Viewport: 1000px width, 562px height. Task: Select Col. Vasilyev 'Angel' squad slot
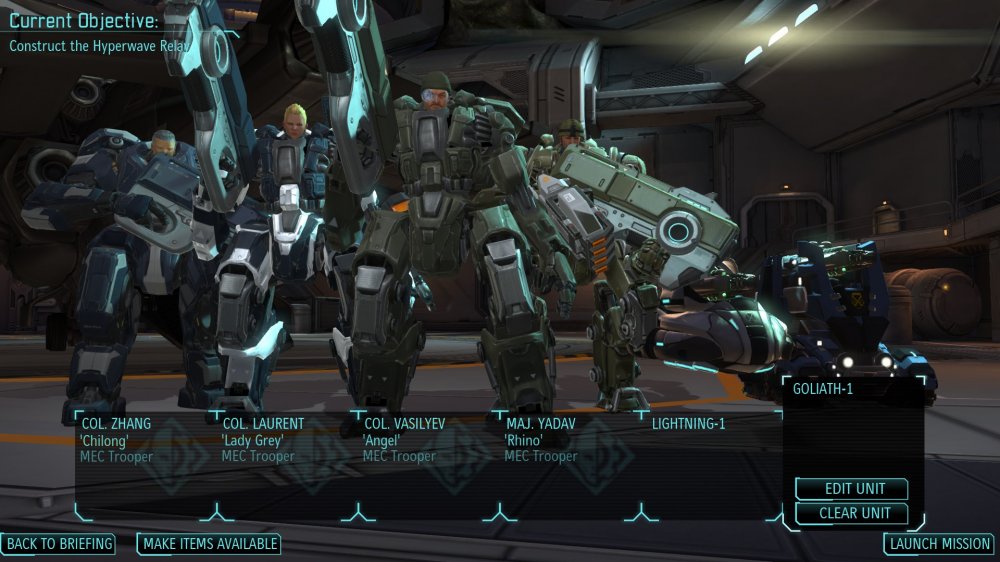click(426, 462)
